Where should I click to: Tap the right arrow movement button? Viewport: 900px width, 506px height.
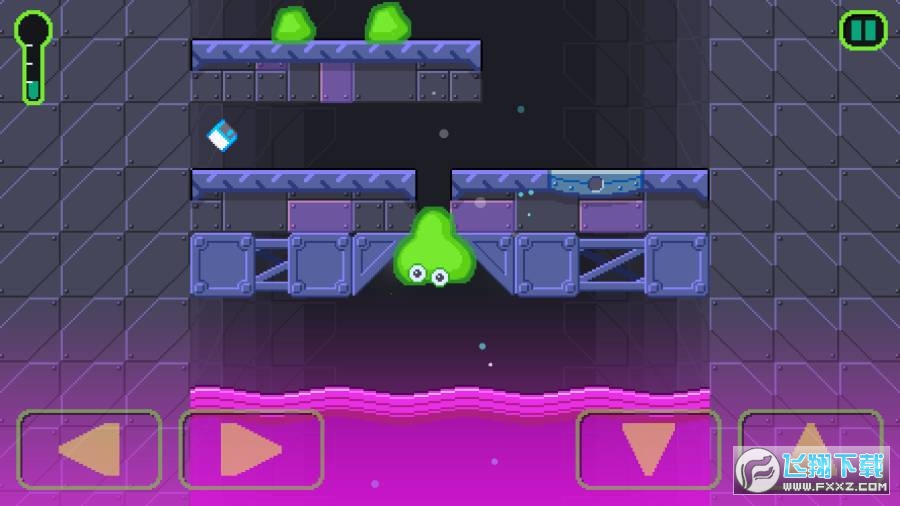pos(251,449)
